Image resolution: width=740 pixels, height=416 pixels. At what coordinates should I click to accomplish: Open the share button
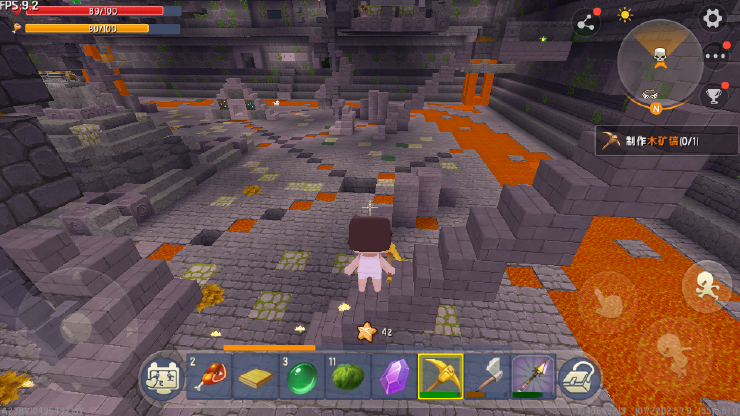(584, 22)
